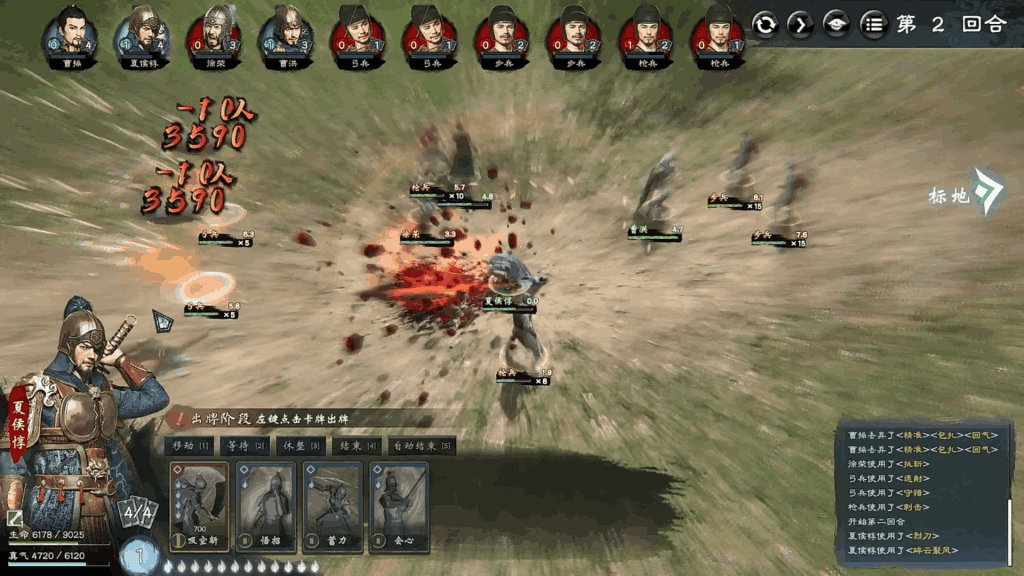Screen dimensions: 1024x576
Task: Open the card deck 4/4 counter
Action: 136,515
